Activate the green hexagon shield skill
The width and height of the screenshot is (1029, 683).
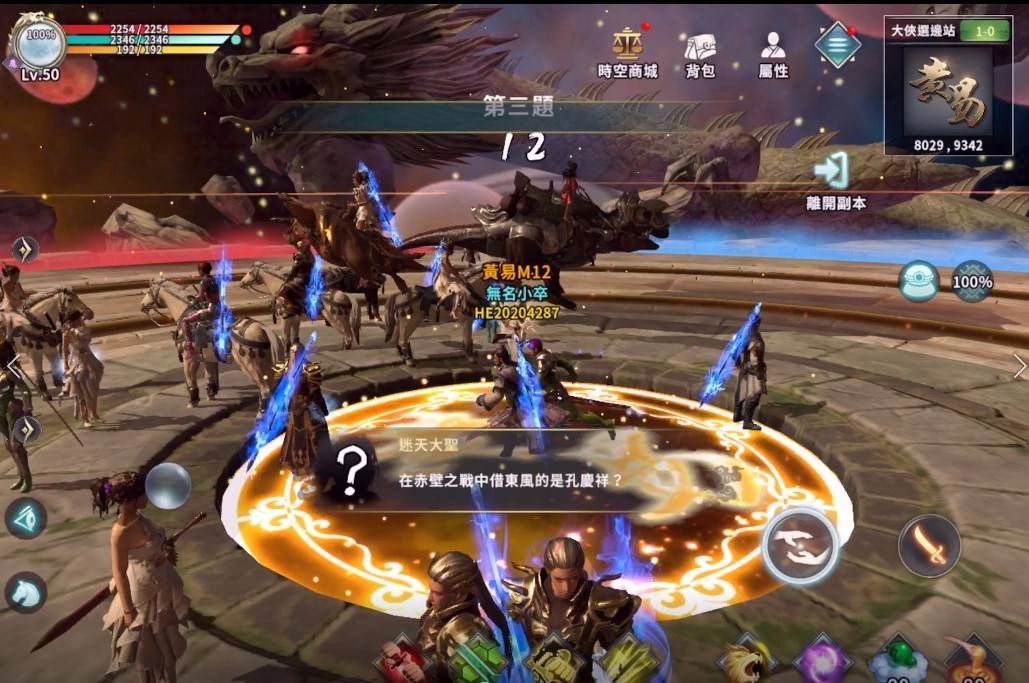[x=477, y=660]
